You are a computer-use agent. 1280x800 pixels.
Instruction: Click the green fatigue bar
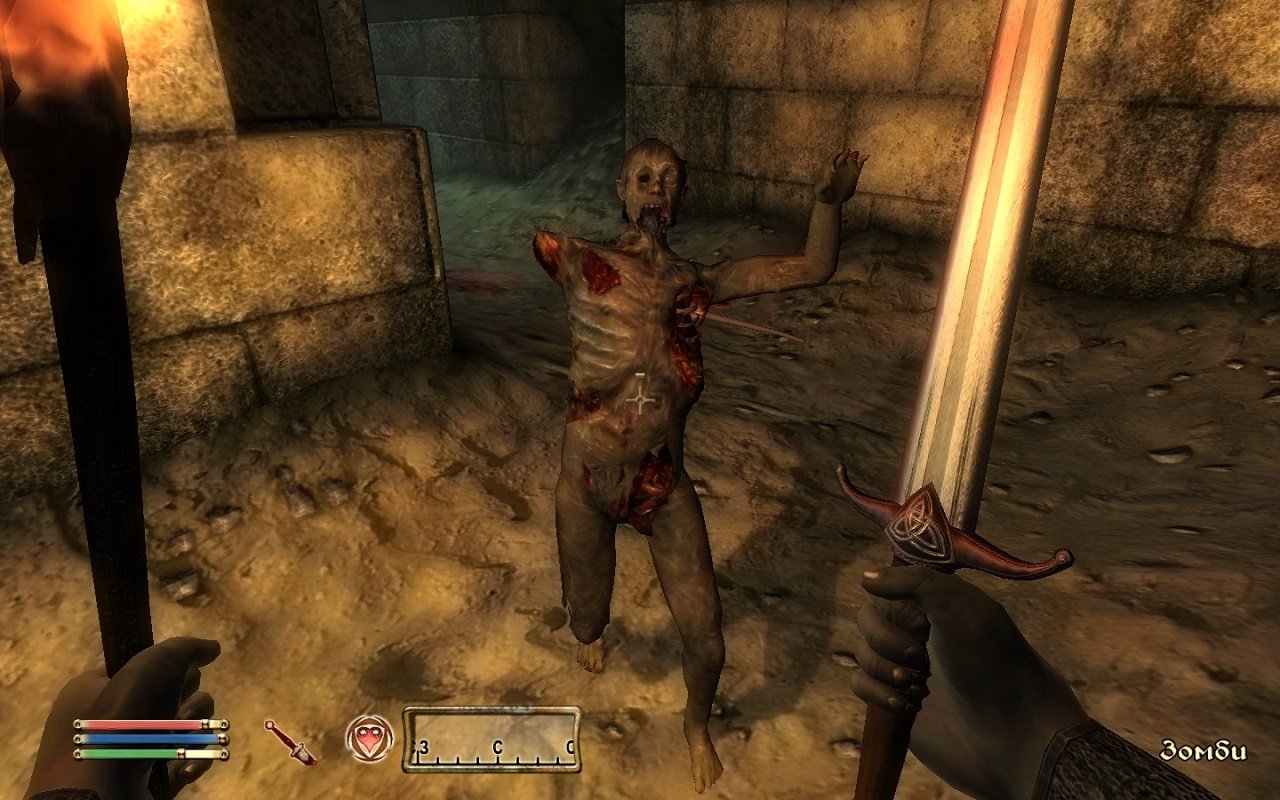(x=130, y=755)
